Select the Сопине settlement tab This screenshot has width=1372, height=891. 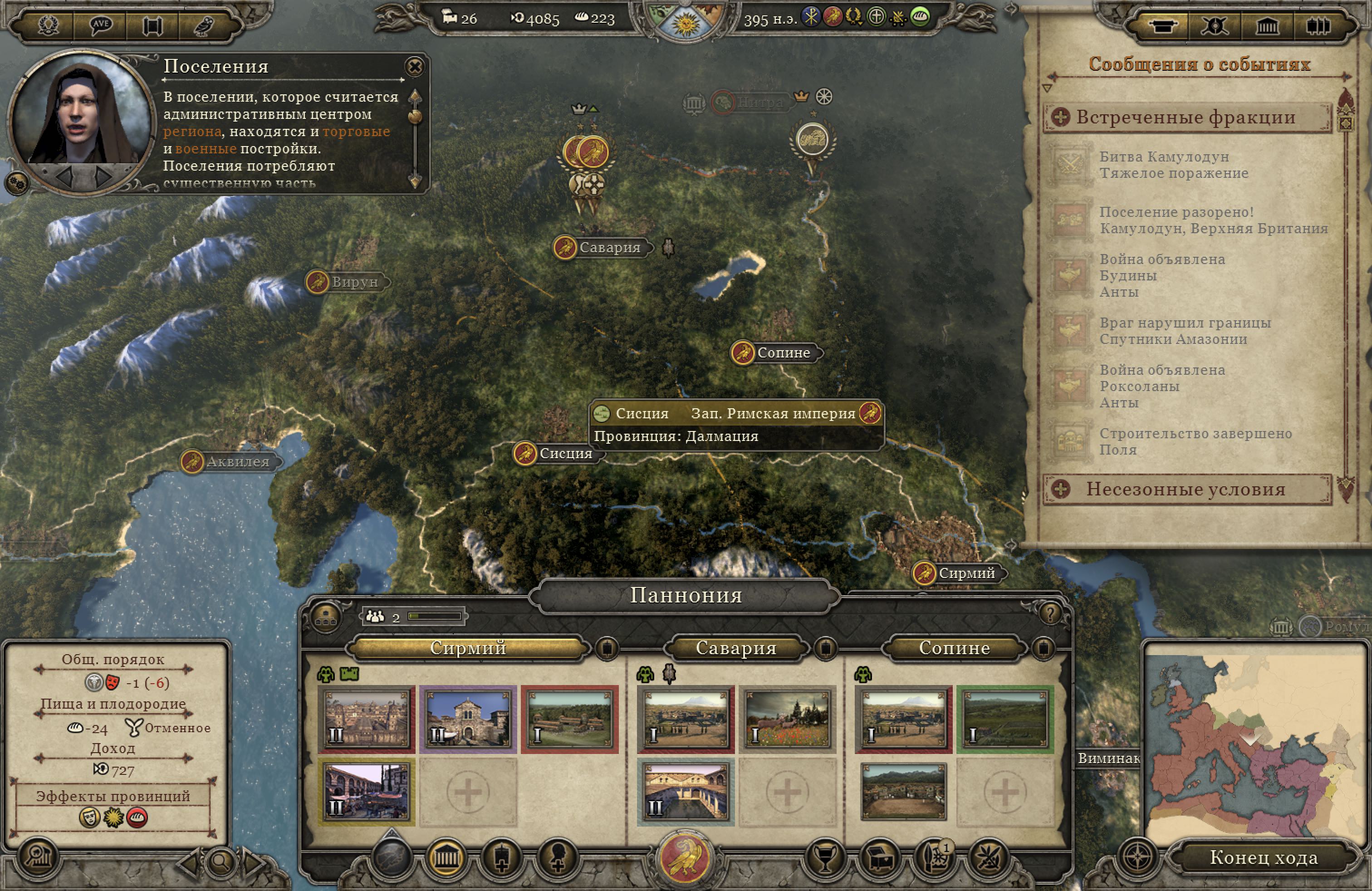point(954,648)
